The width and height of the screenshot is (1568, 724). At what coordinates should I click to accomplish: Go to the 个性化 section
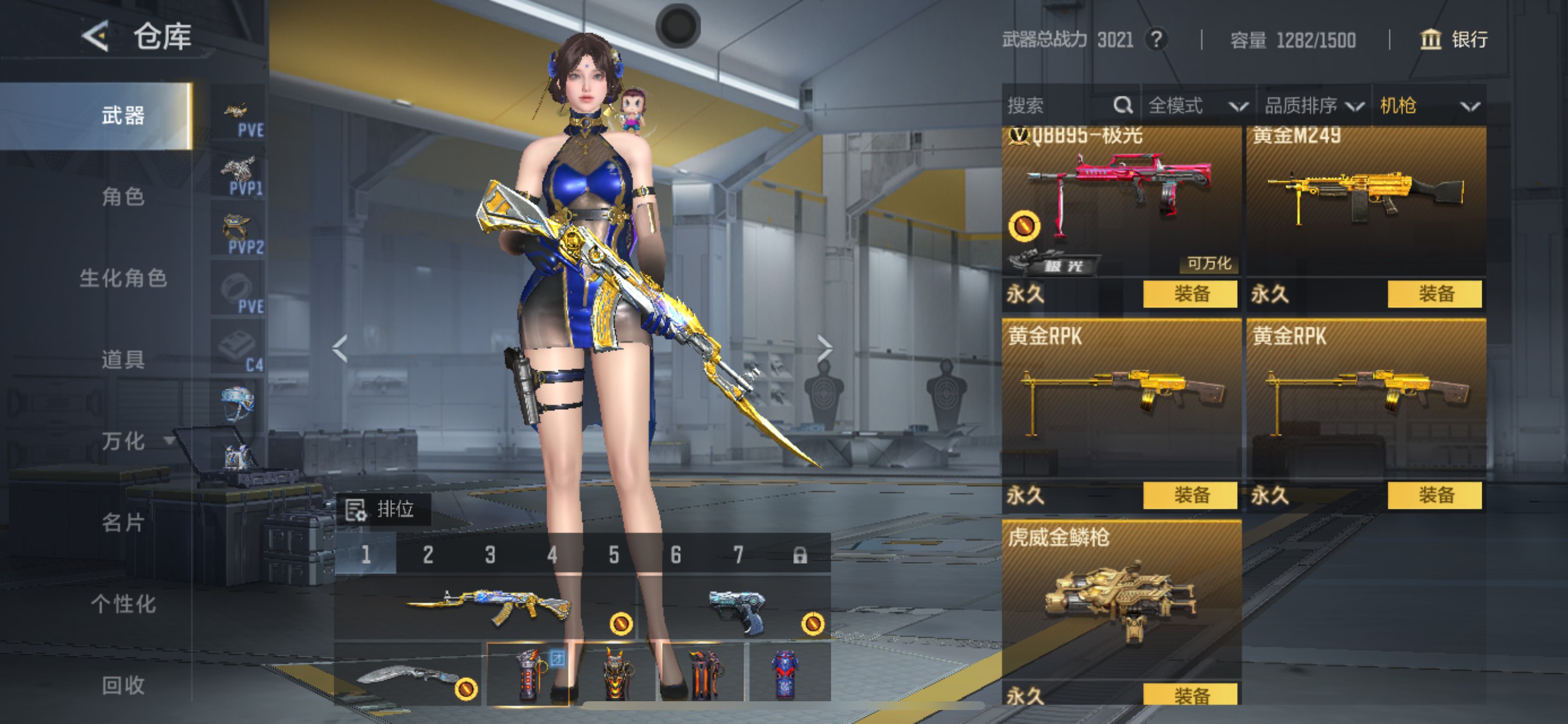pyautogui.click(x=123, y=604)
